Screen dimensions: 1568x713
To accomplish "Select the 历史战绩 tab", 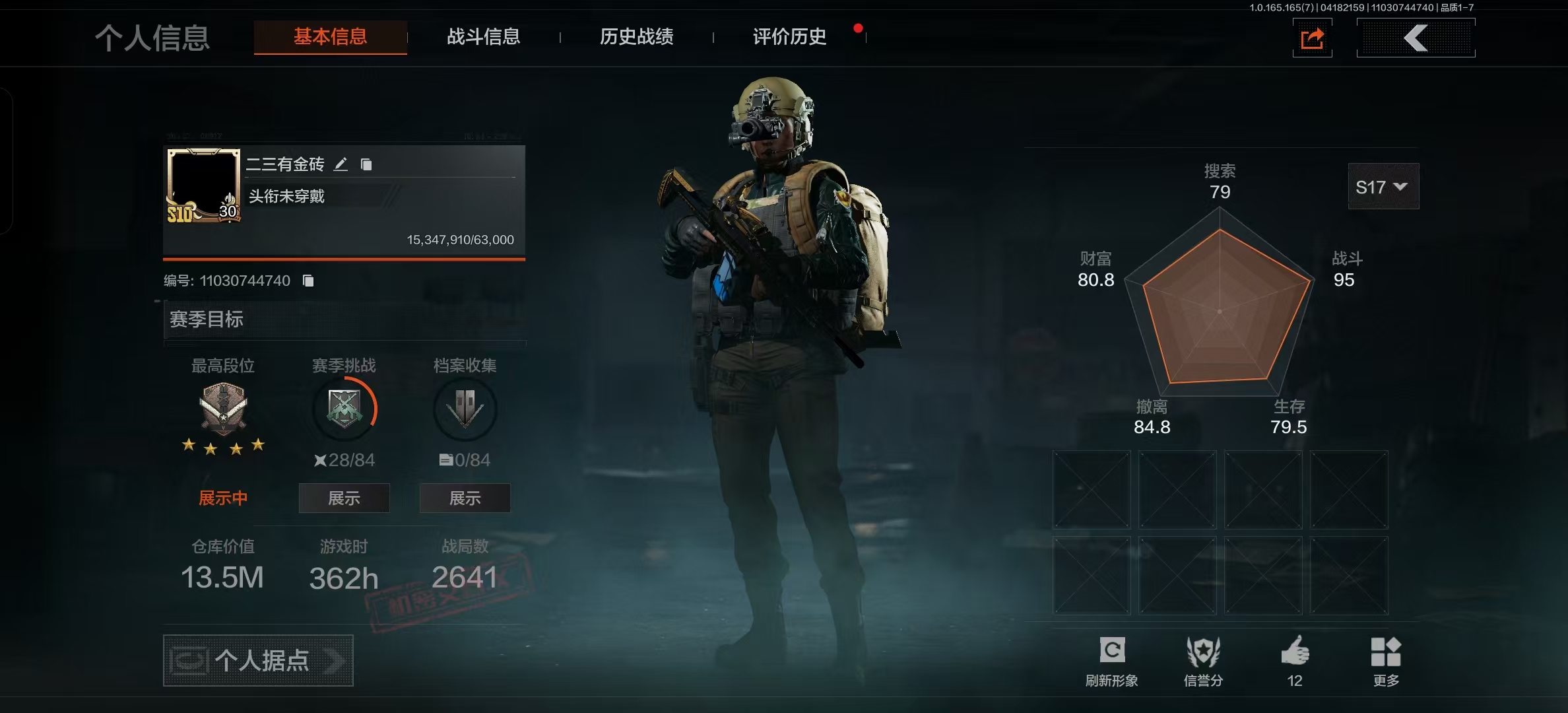I will (636, 37).
